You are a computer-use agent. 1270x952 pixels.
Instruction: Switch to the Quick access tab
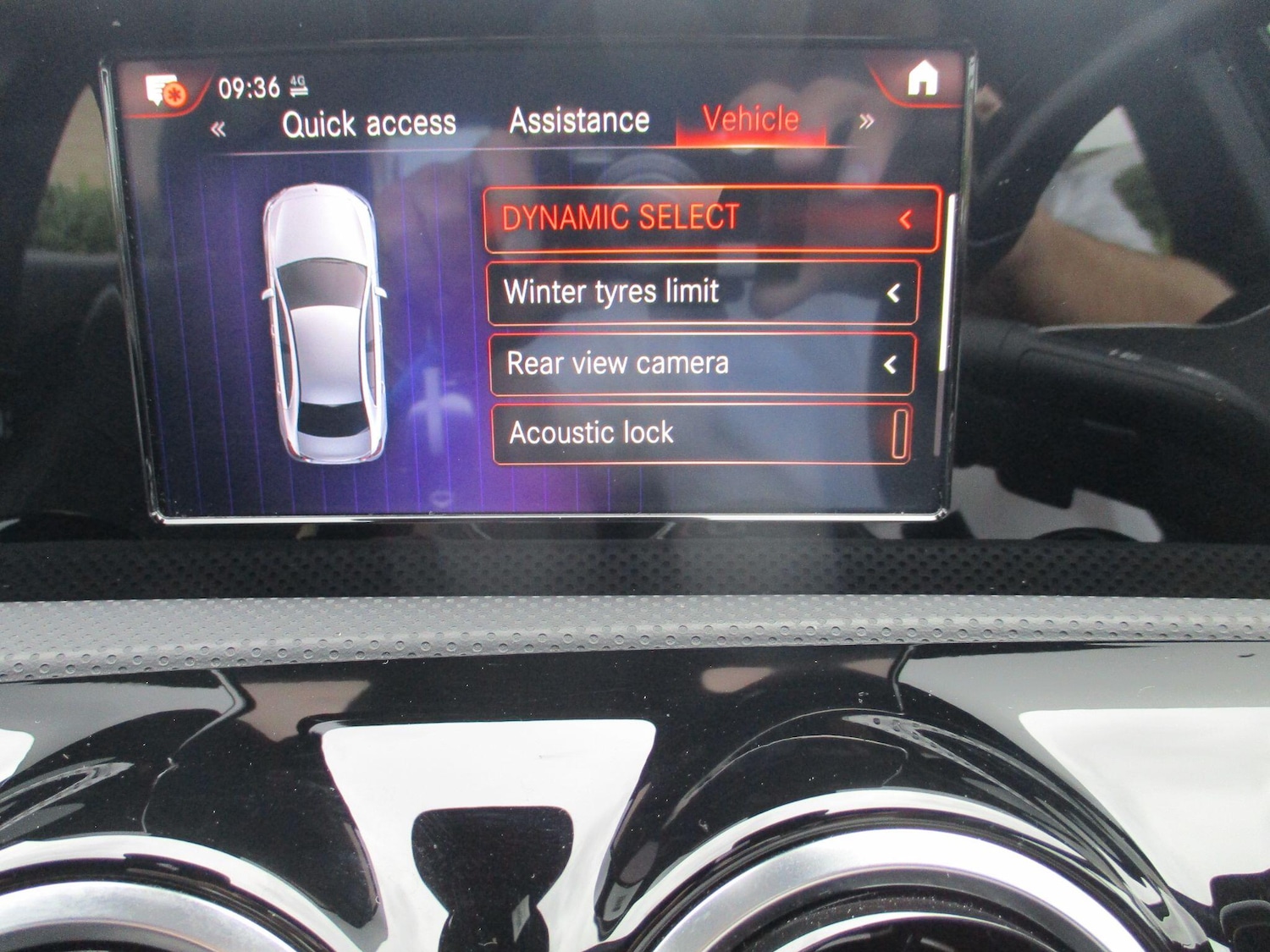coord(370,123)
